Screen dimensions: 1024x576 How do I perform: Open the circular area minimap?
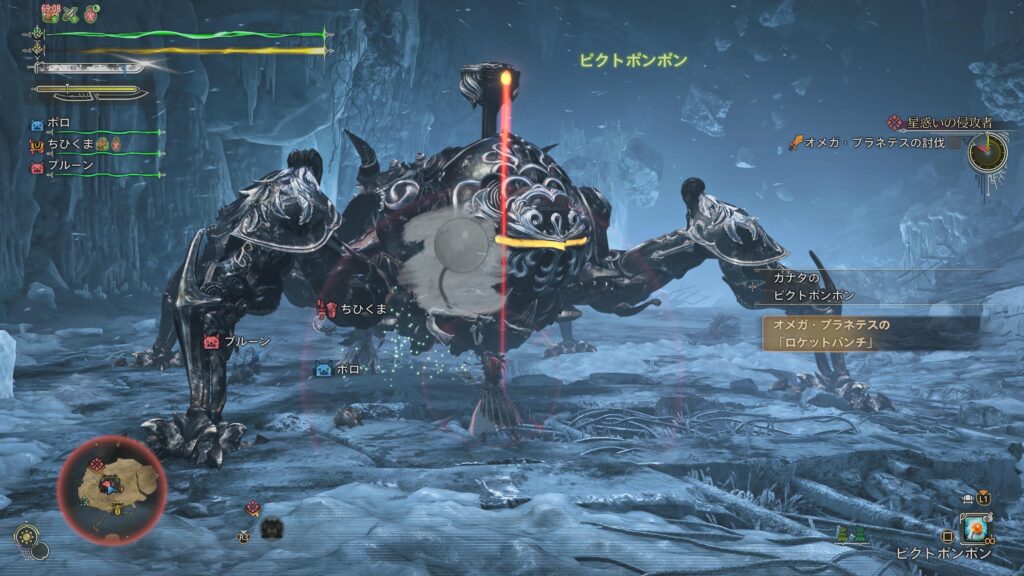(x=111, y=487)
